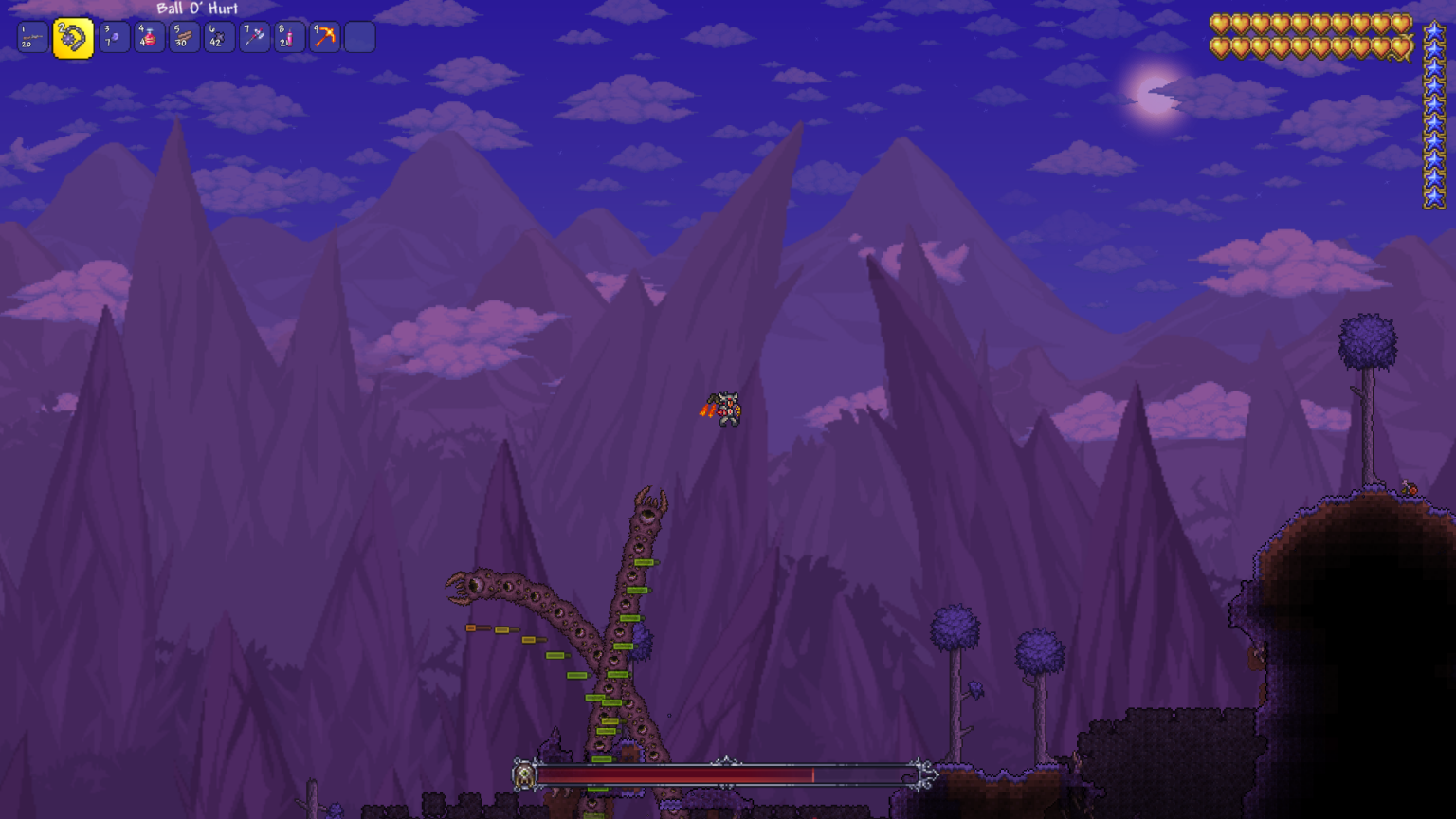Select the spear weapon in hotbar slot 7
The height and width of the screenshot is (819, 1456).
tap(253, 36)
